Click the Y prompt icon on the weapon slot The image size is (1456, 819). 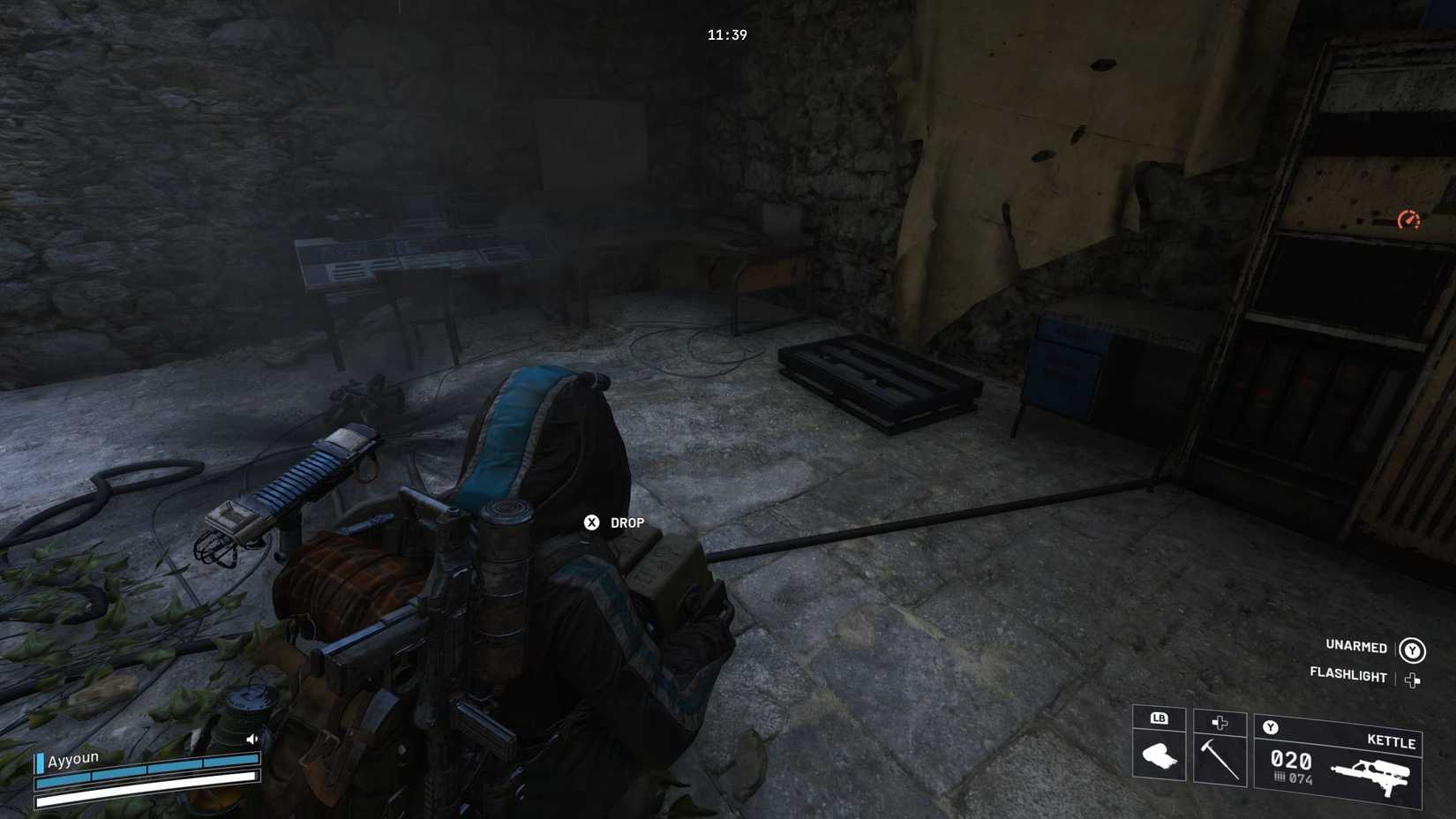click(x=1271, y=727)
